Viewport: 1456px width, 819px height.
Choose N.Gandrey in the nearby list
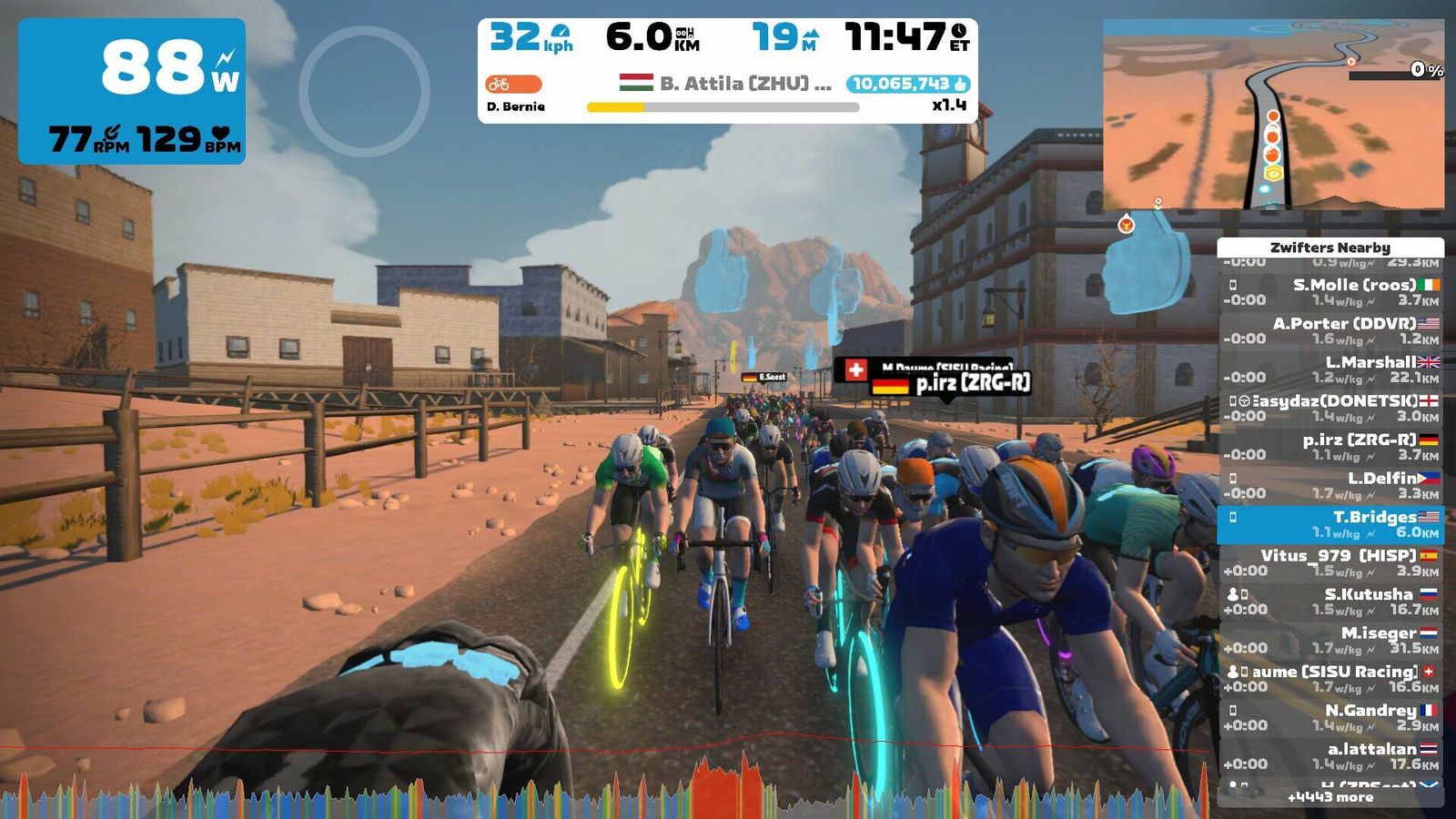tap(1330, 718)
